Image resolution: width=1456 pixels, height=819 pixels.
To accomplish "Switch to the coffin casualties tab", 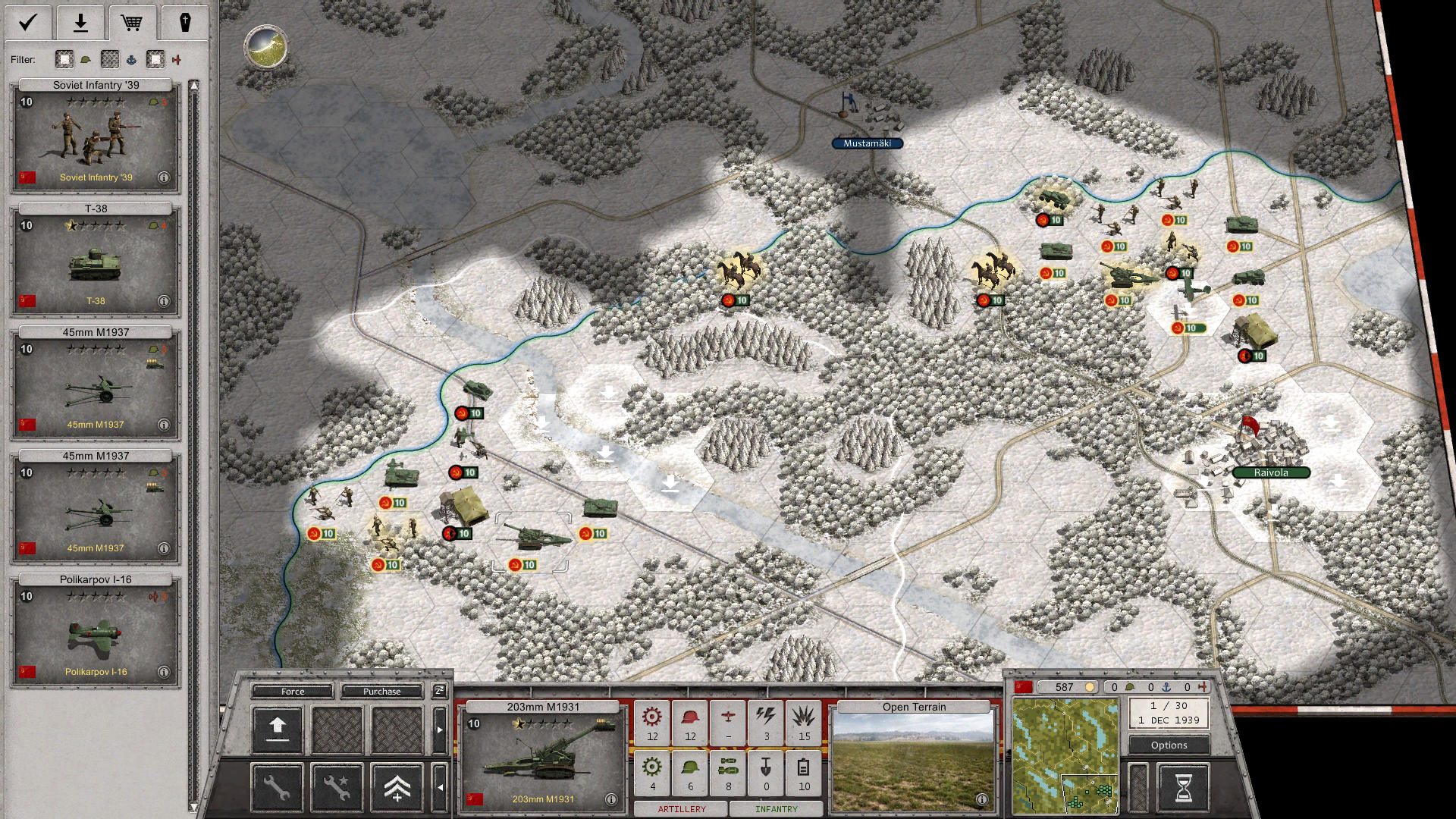I will (x=186, y=23).
